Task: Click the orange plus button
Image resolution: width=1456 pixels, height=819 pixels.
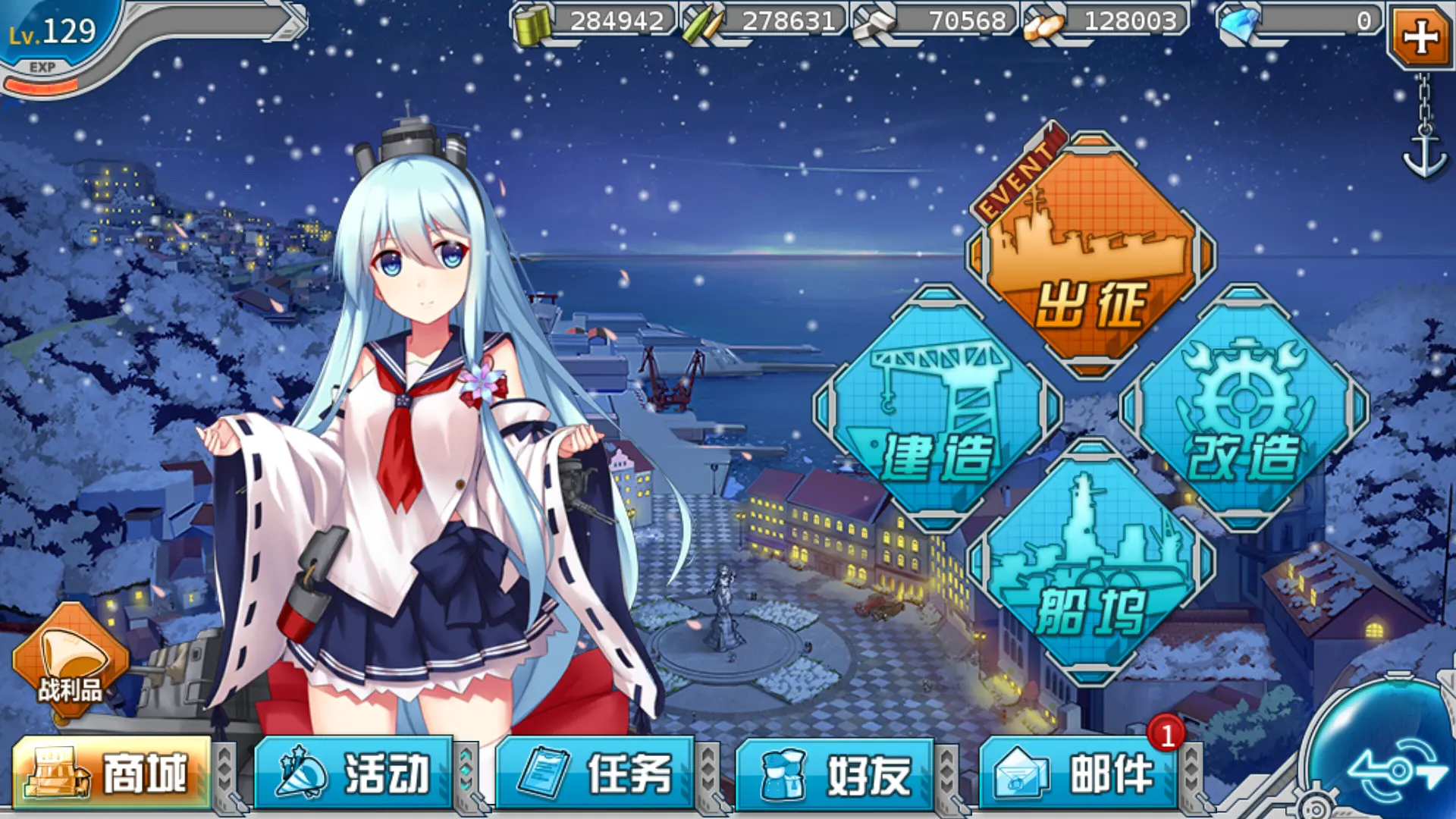Action: [x=1420, y=36]
